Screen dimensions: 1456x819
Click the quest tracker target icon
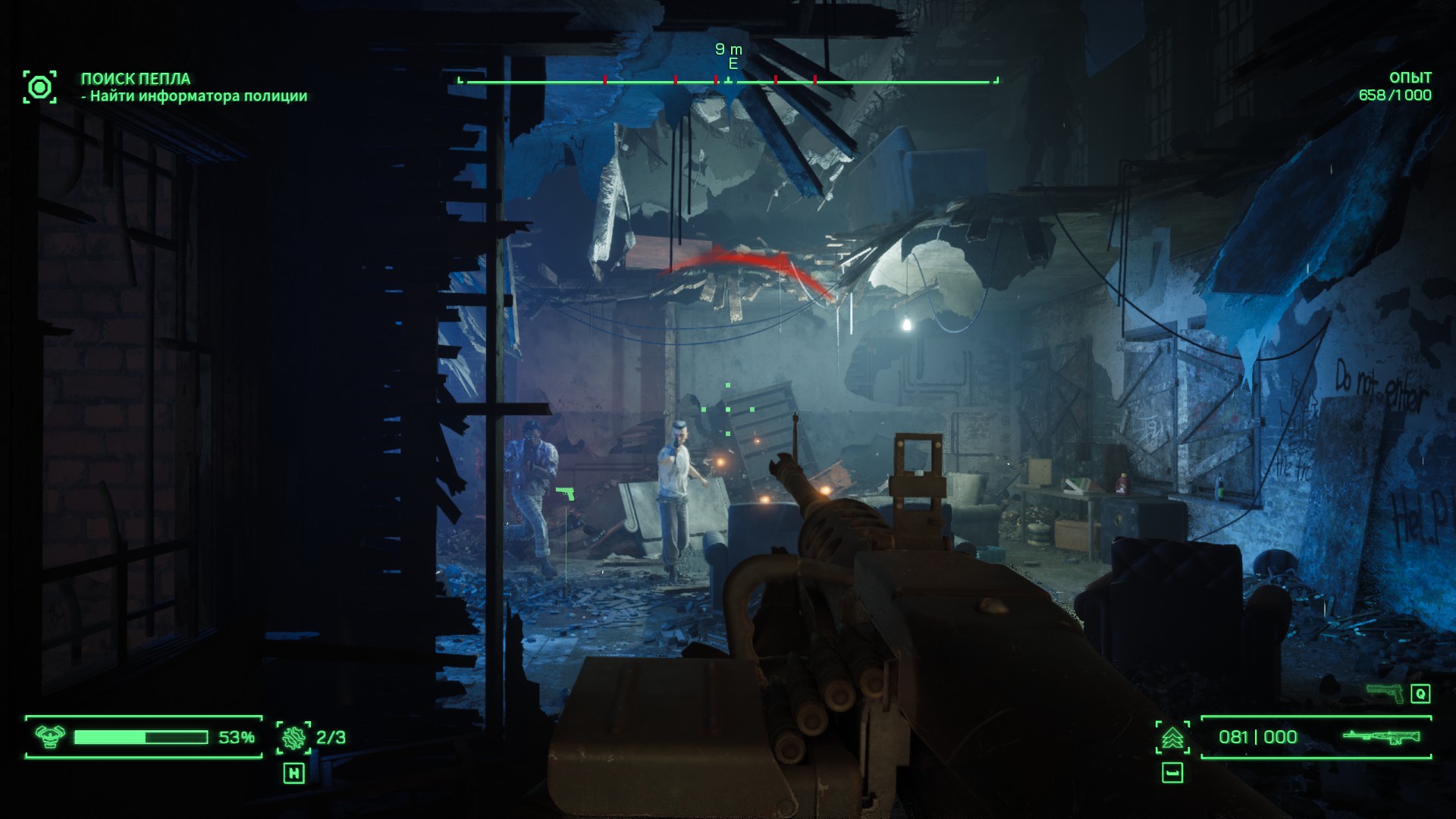(x=39, y=87)
